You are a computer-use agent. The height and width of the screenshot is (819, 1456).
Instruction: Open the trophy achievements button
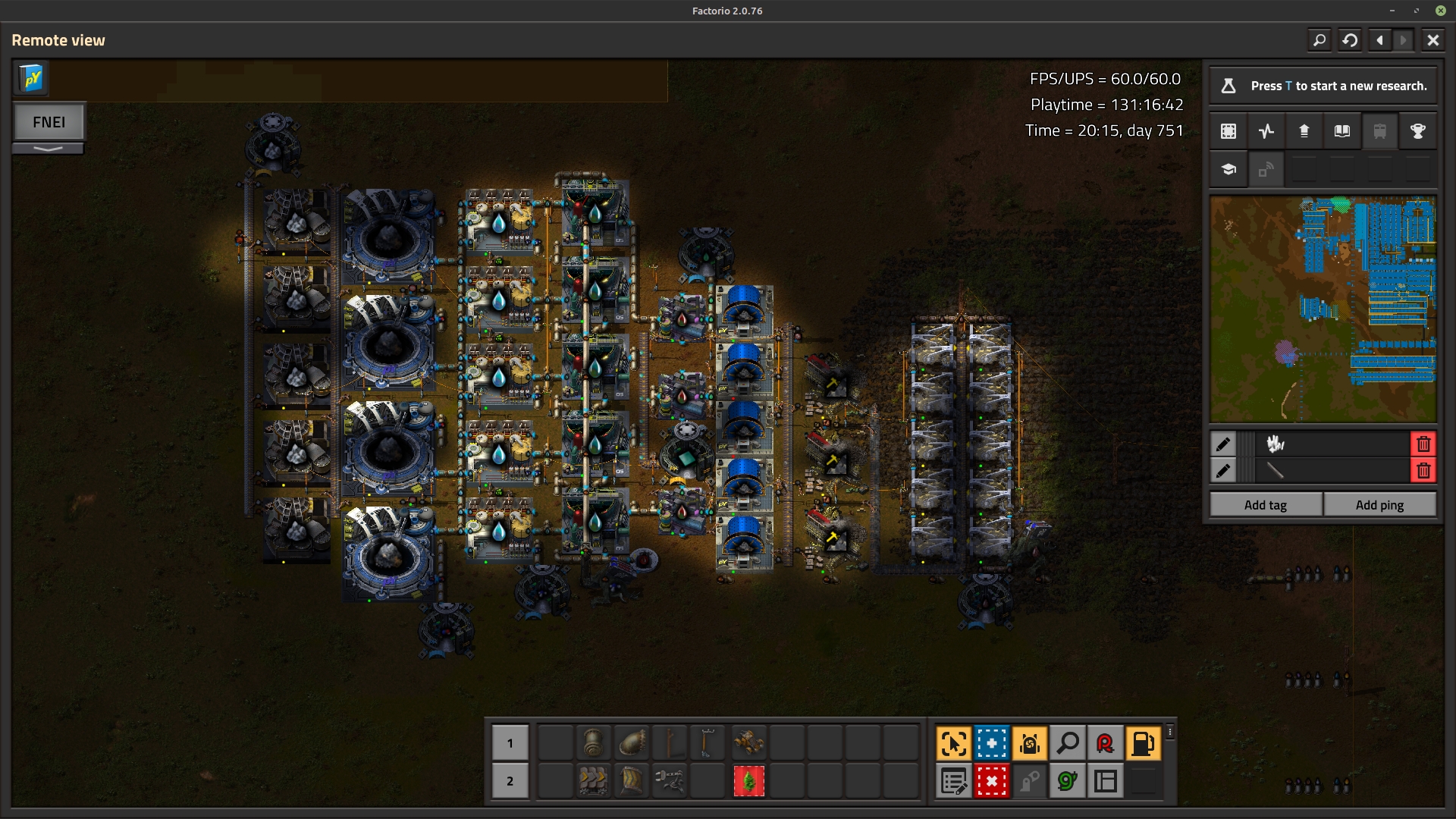pyautogui.click(x=1417, y=131)
